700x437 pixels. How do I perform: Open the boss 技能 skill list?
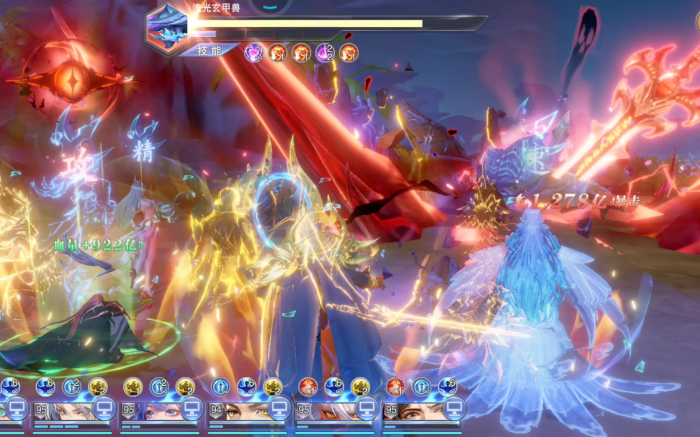[x=209, y=49]
